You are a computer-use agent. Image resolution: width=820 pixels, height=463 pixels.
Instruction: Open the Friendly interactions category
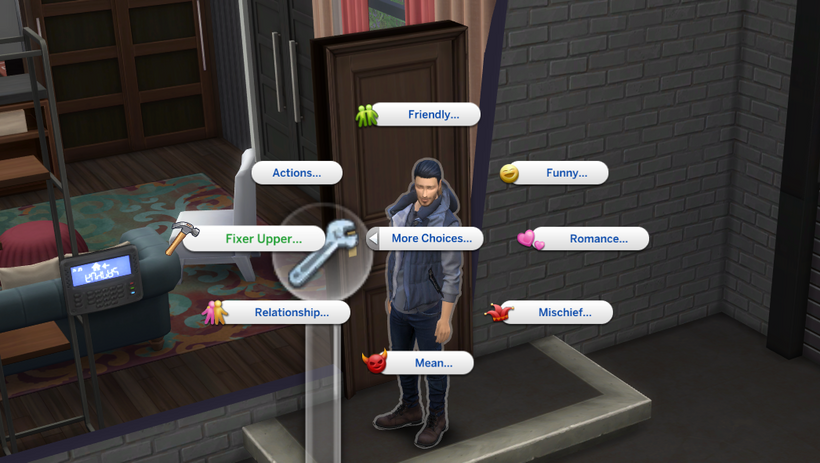(432, 115)
